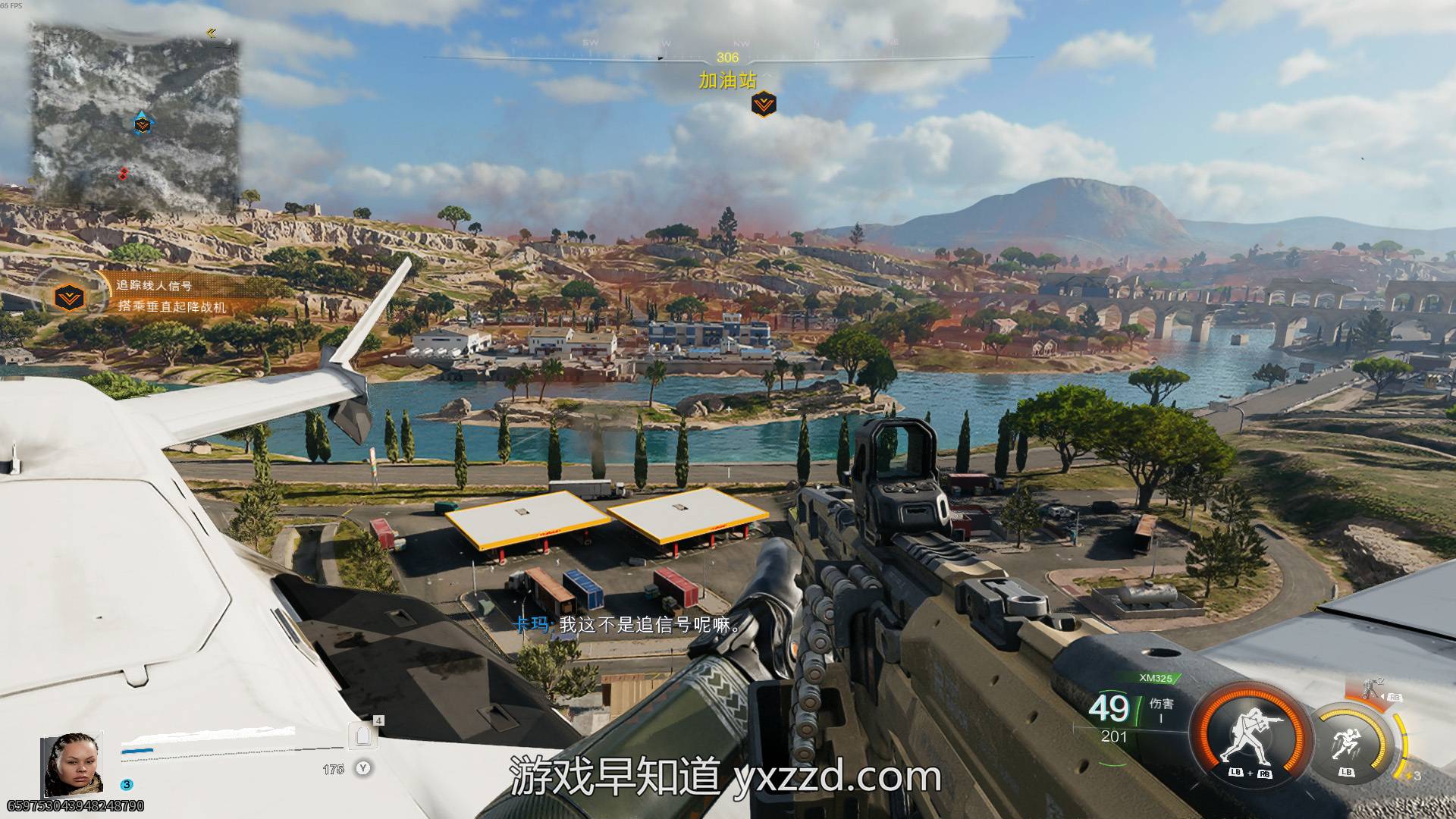Screen dimensions: 1456x819
Task: Use the armor plate slot
Action: tap(362, 736)
